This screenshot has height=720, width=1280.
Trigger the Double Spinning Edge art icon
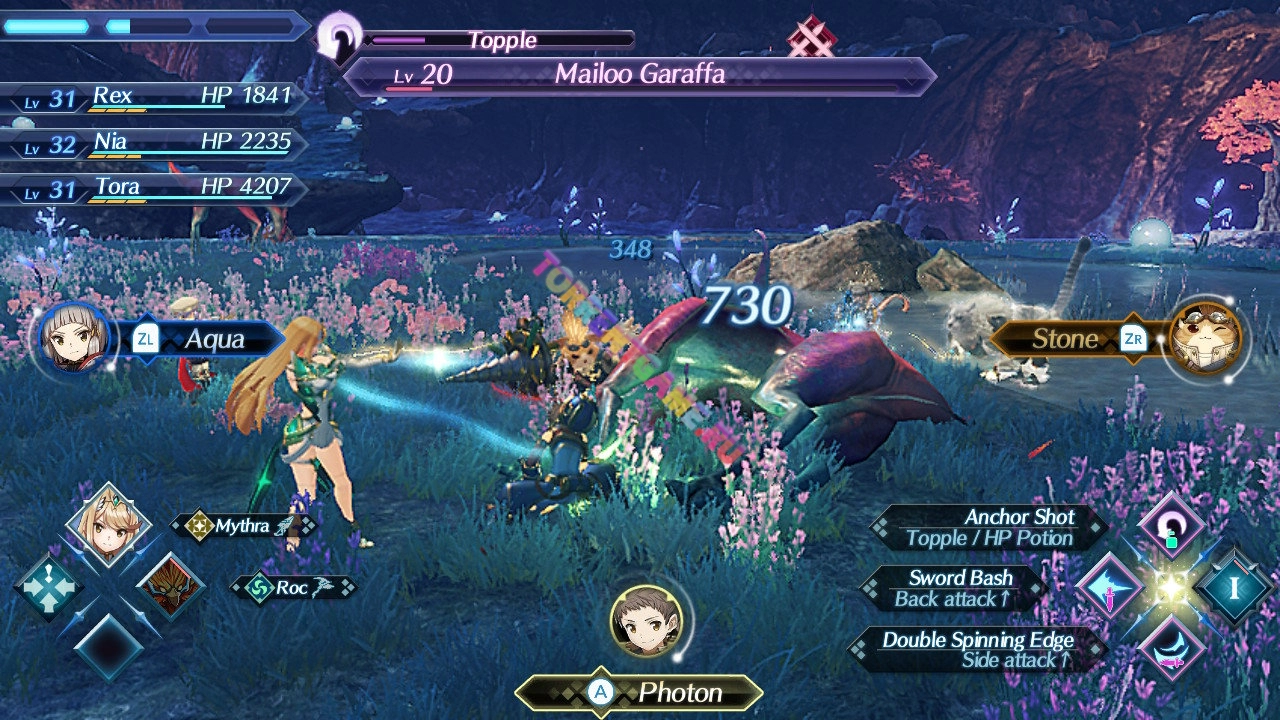pyautogui.click(x=1171, y=649)
